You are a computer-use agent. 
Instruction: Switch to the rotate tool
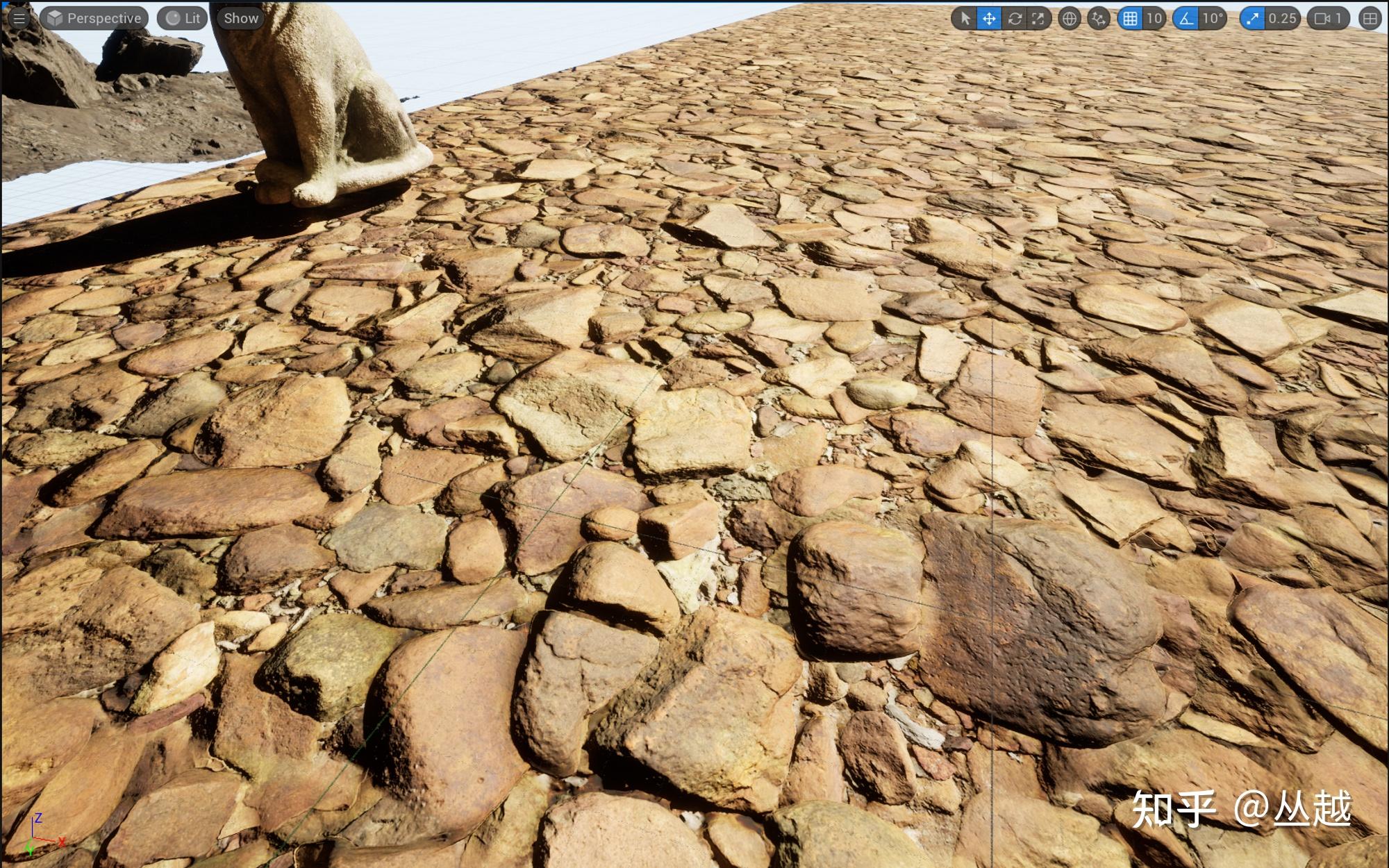1014,19
